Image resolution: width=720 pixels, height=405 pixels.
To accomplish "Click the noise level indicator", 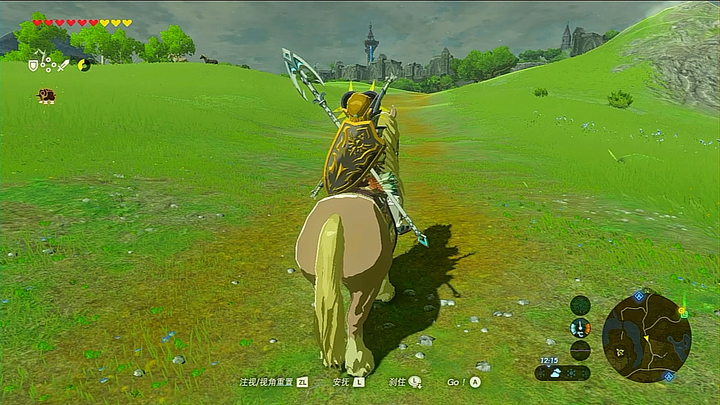I will click(x=580, y=350).
